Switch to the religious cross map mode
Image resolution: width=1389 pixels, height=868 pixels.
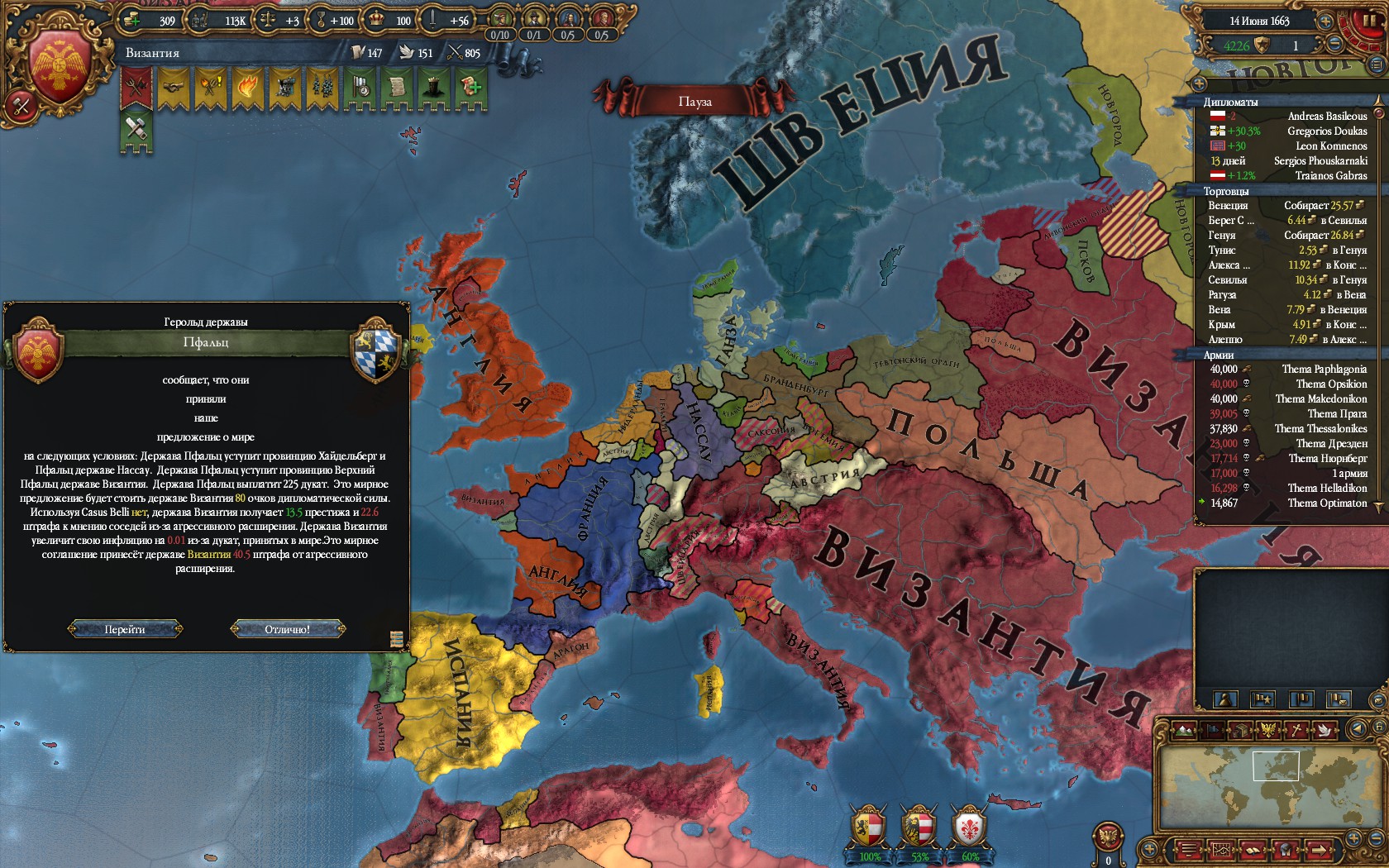click(x=1296, y=730)
